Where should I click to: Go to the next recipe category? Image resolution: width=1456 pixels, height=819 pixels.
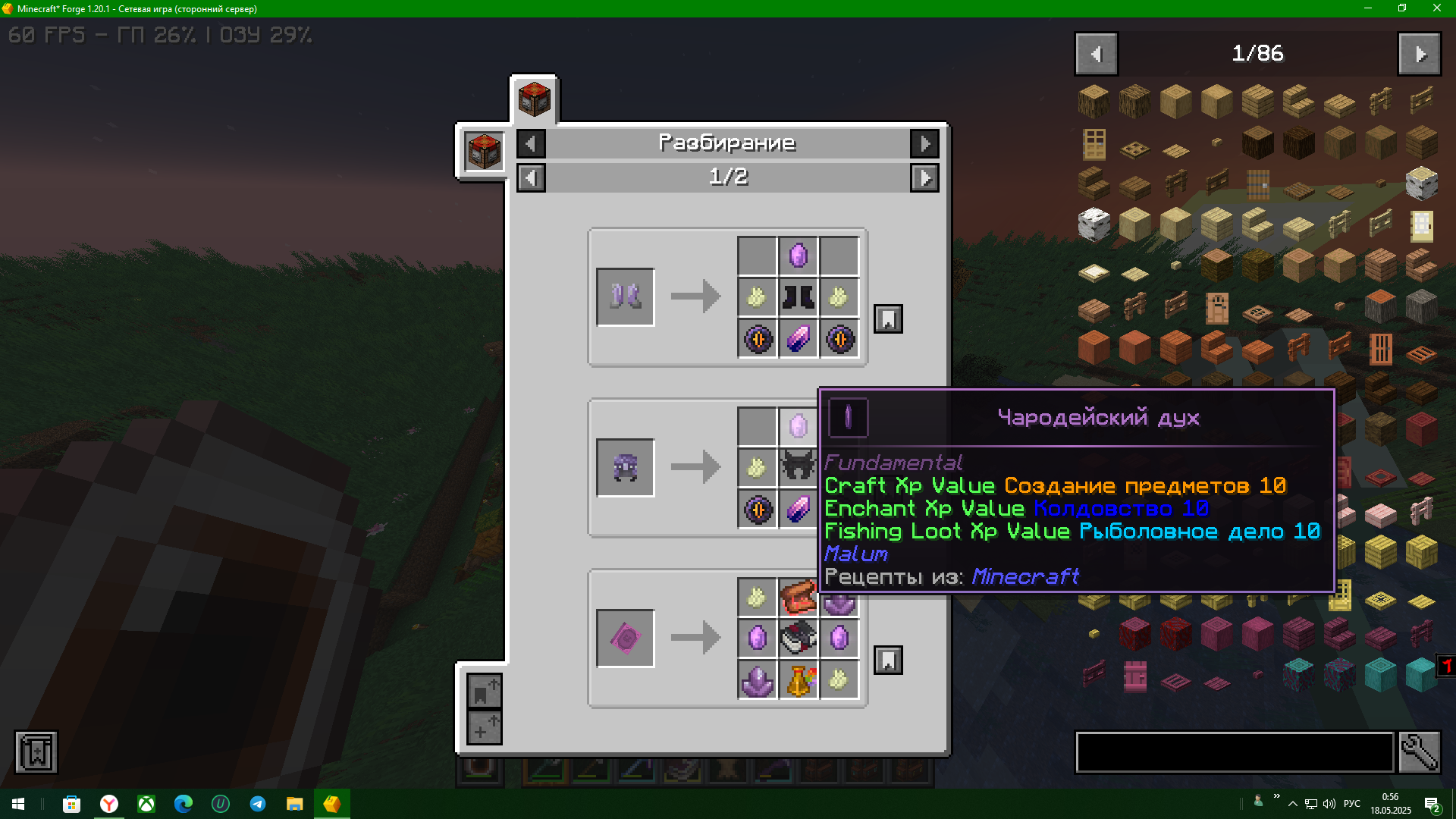tap(924, 143)
